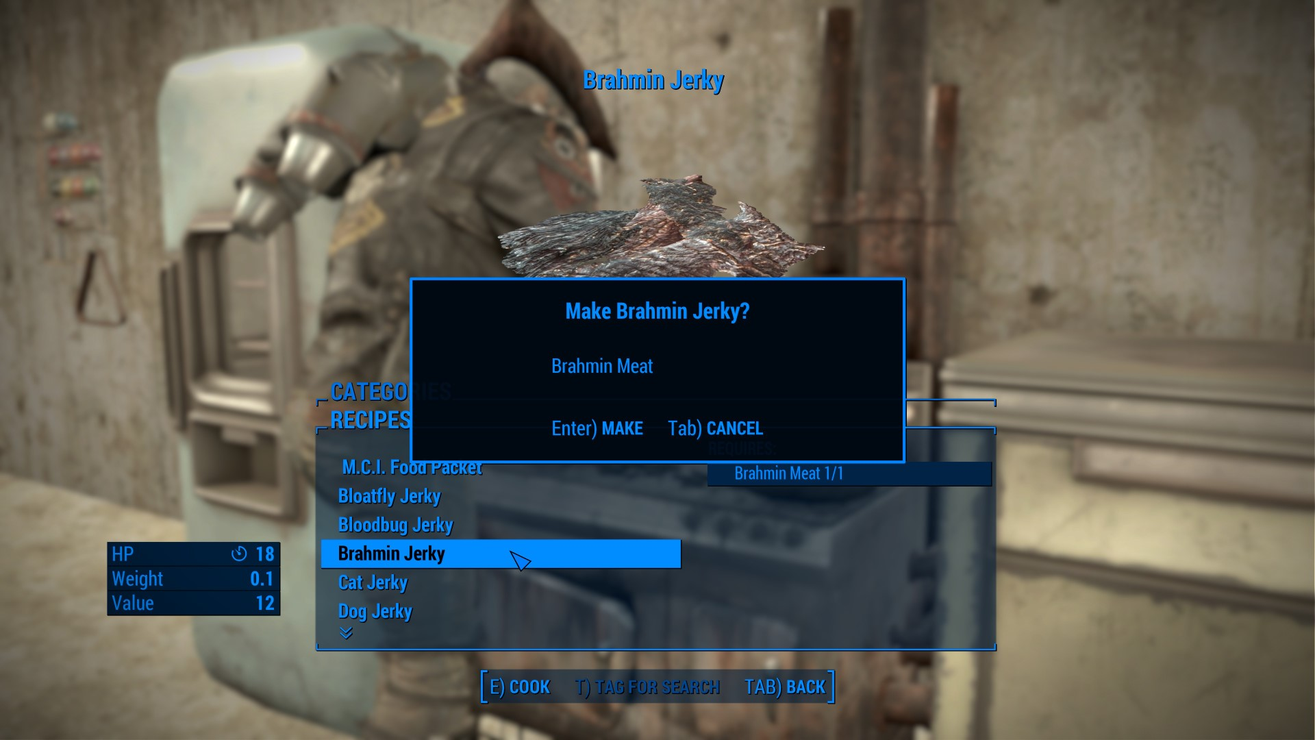
Task: Choose the Bloatfly Jerky recipe
Action: [389, 496]
